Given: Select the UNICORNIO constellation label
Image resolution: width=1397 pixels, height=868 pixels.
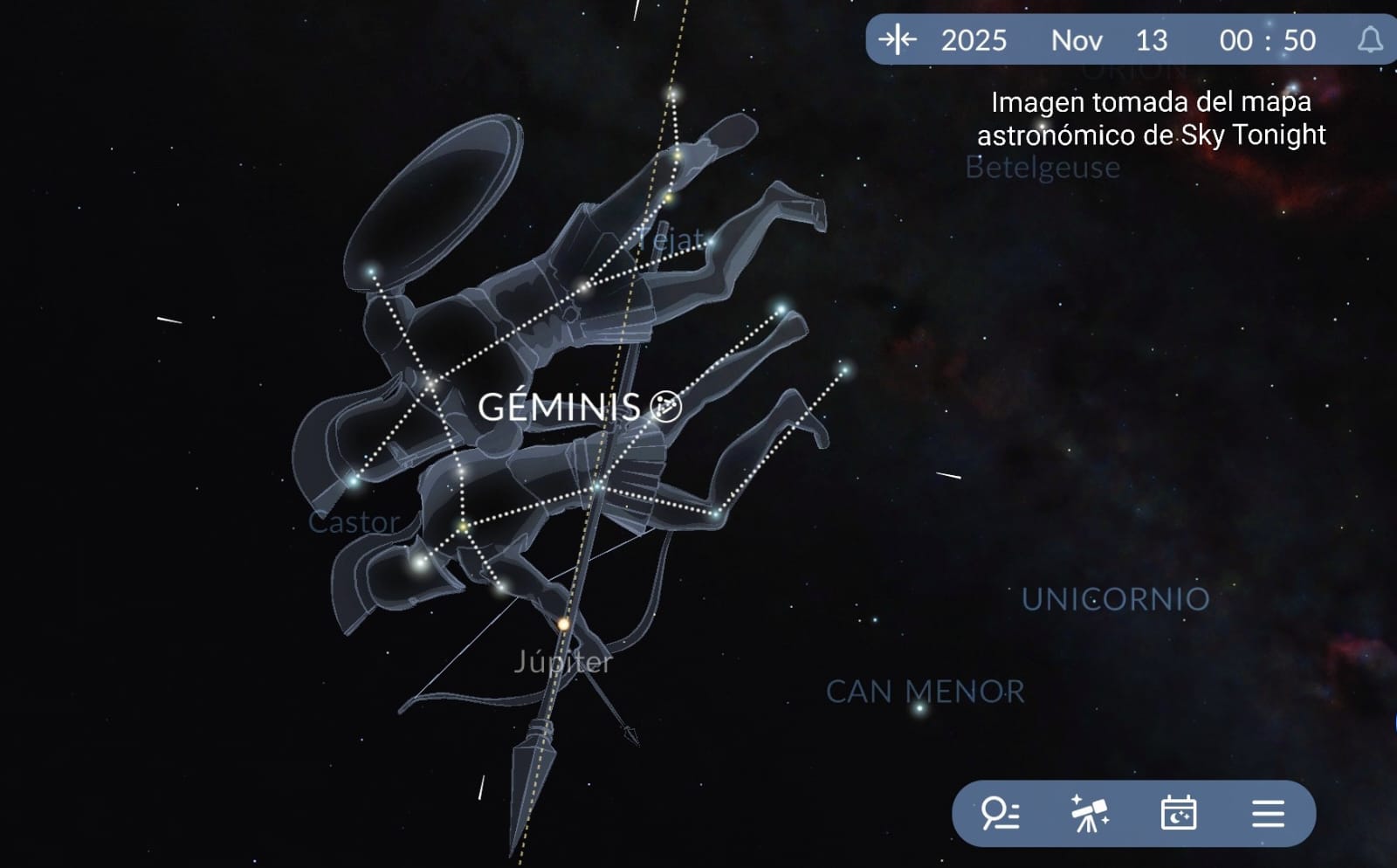Looking at the screenshot, I should click(1115, 599).
